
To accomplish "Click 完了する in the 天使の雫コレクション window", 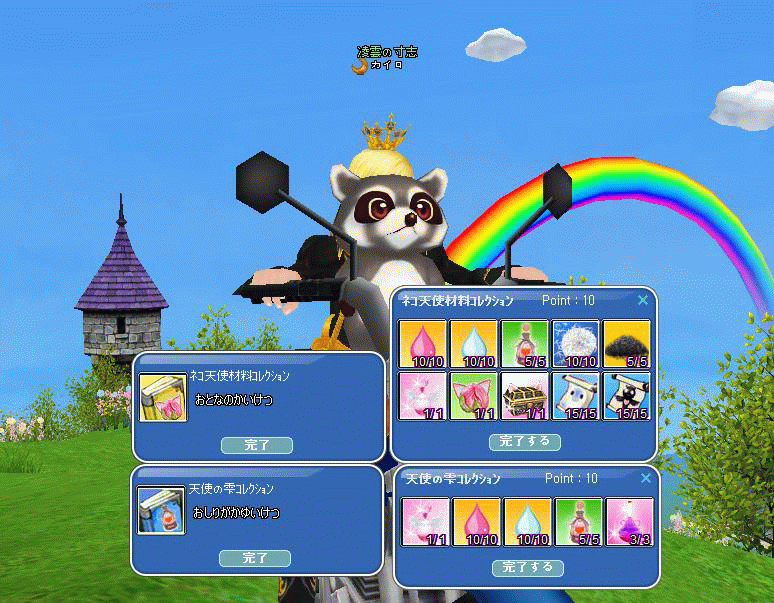I will pos(527,568).
